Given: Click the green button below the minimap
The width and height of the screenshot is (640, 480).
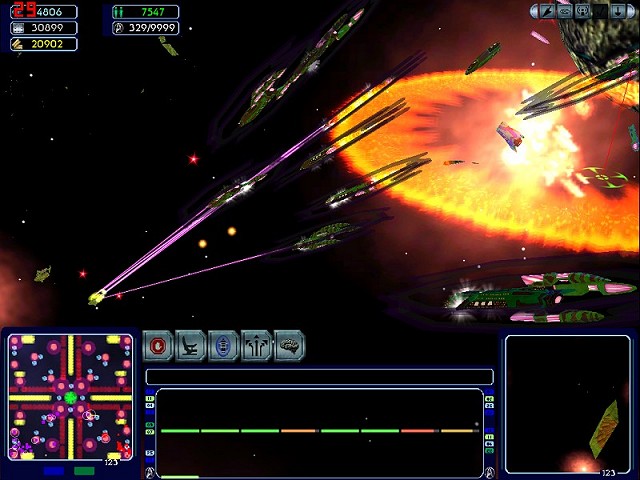Looking at the screenshot, I should pyautogui.click(x=84, y=470).
